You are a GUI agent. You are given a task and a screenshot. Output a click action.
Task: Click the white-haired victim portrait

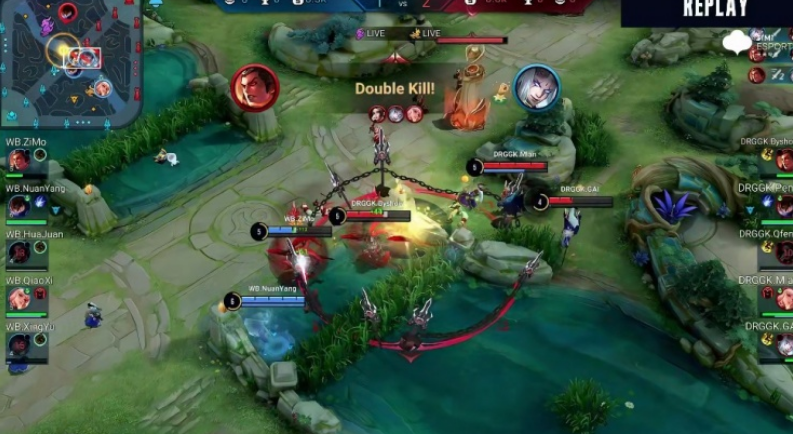tap(536, 88)
